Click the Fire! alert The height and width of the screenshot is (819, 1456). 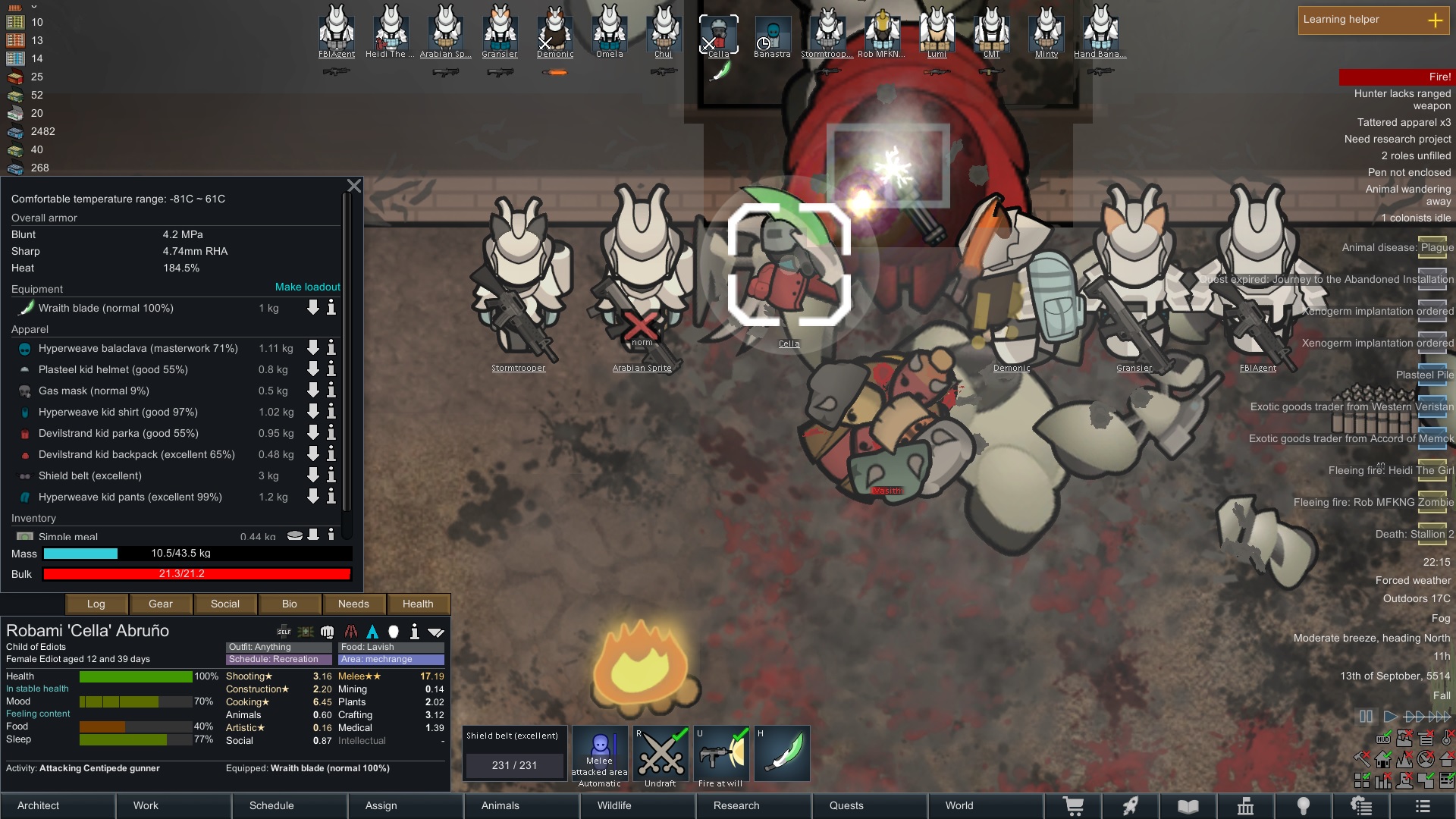click(1396, 77)
